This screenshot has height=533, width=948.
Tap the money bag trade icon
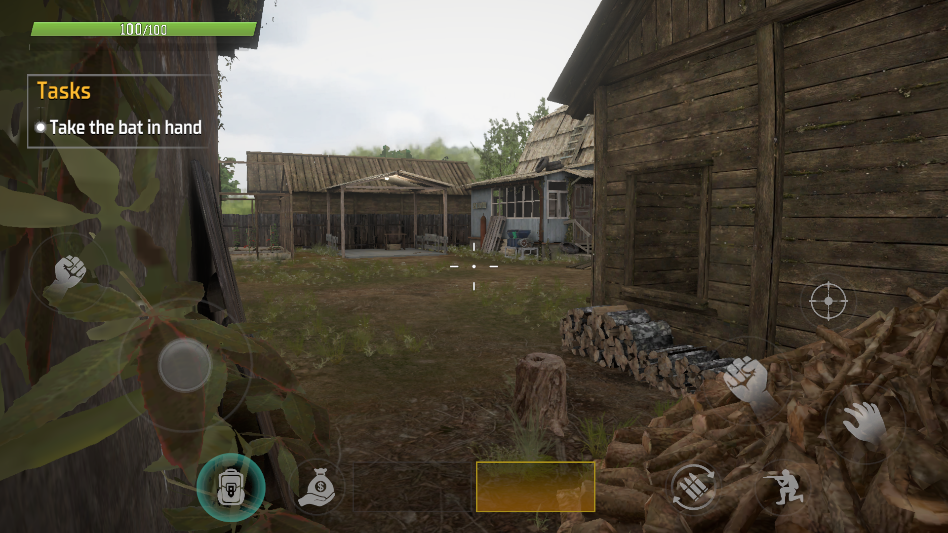tap(317, 487)
